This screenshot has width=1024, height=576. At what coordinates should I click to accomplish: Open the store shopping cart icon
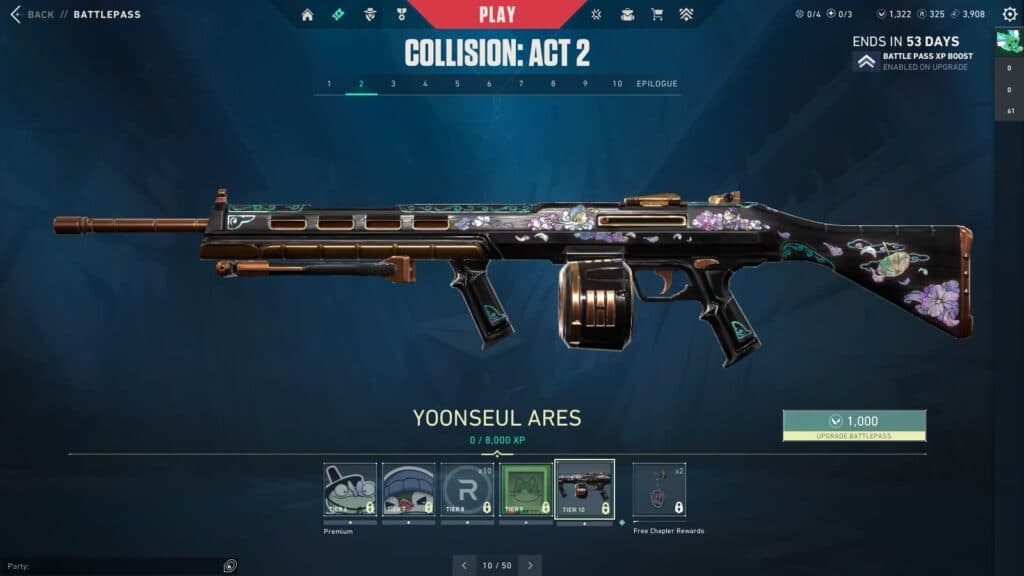[x=657, y=15]
